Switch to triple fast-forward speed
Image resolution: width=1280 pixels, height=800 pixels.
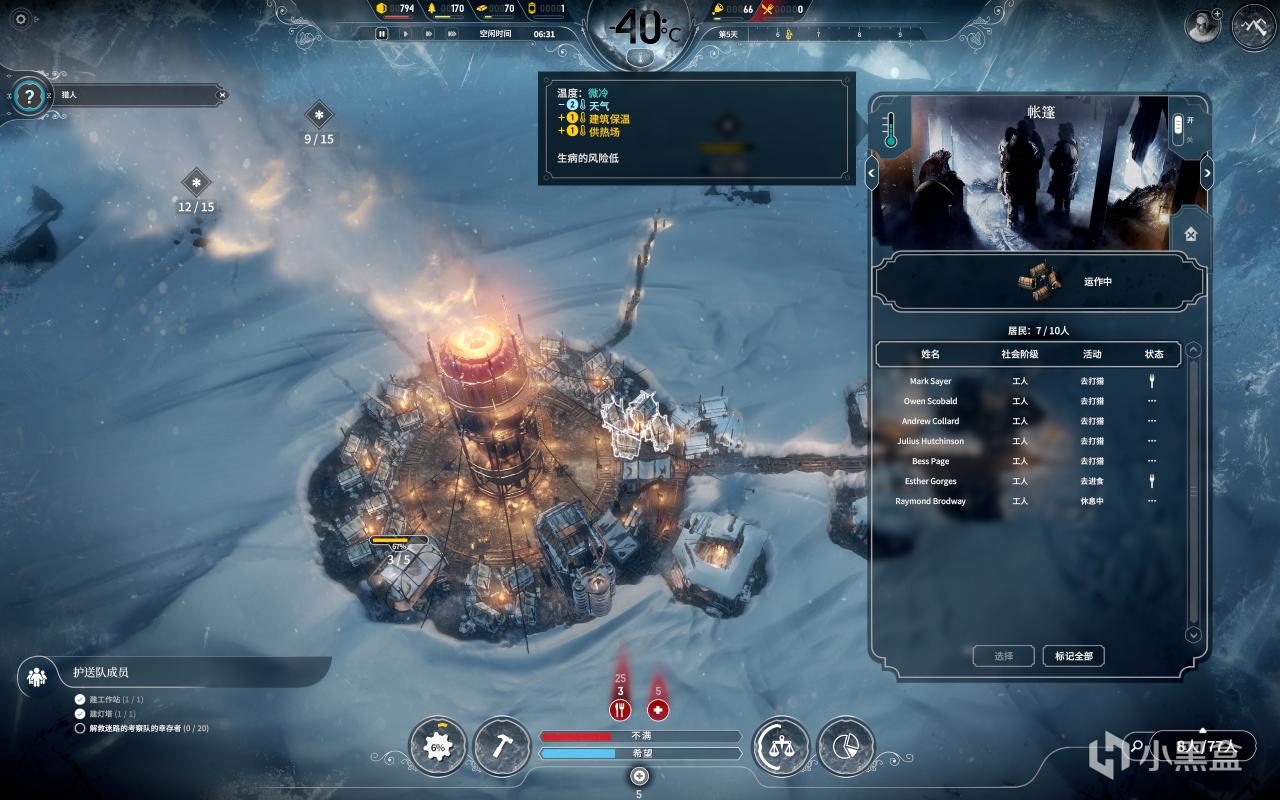coord(451,33)
